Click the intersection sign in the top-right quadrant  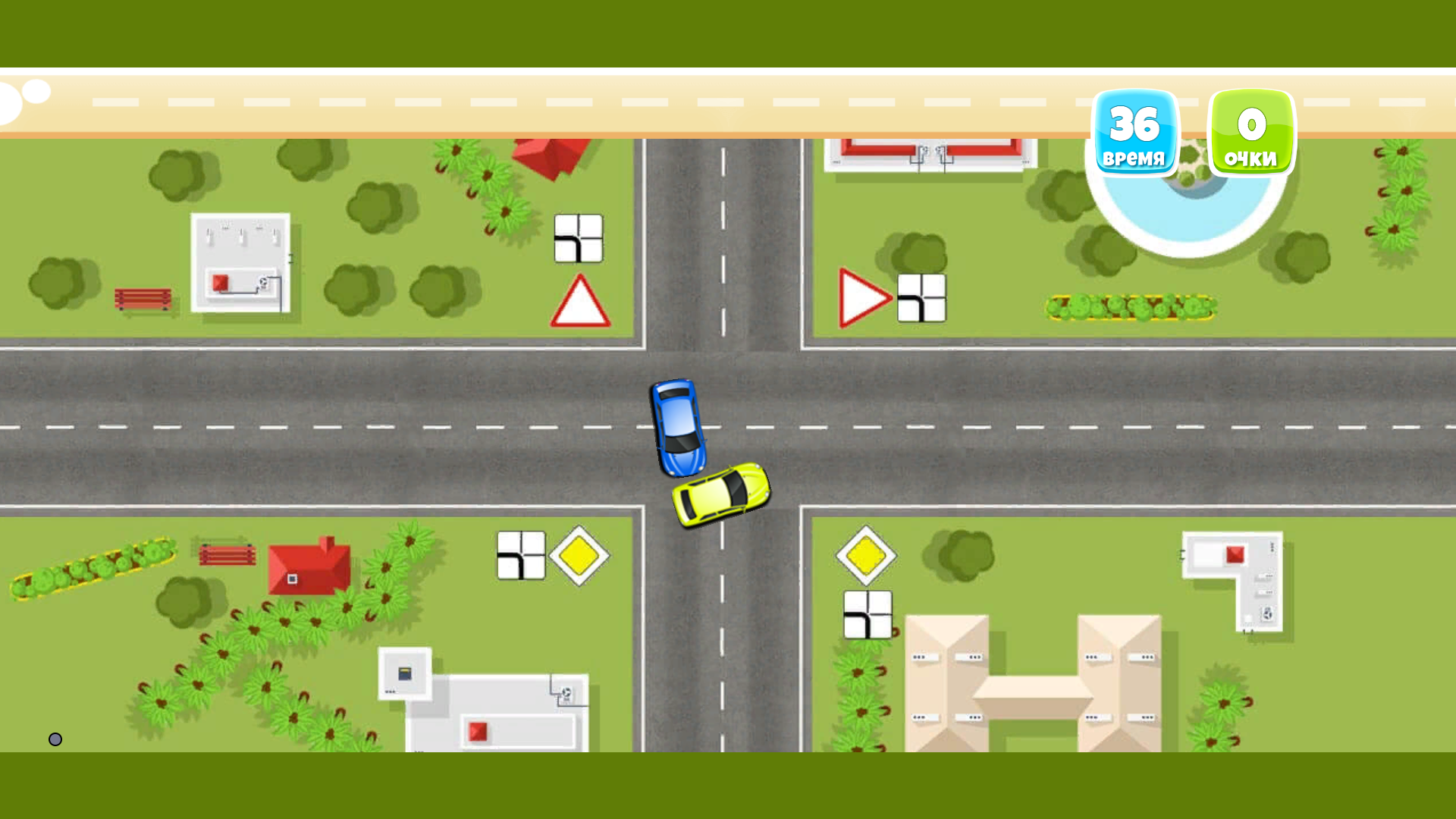pyautogui.click(x=922, y=298)
